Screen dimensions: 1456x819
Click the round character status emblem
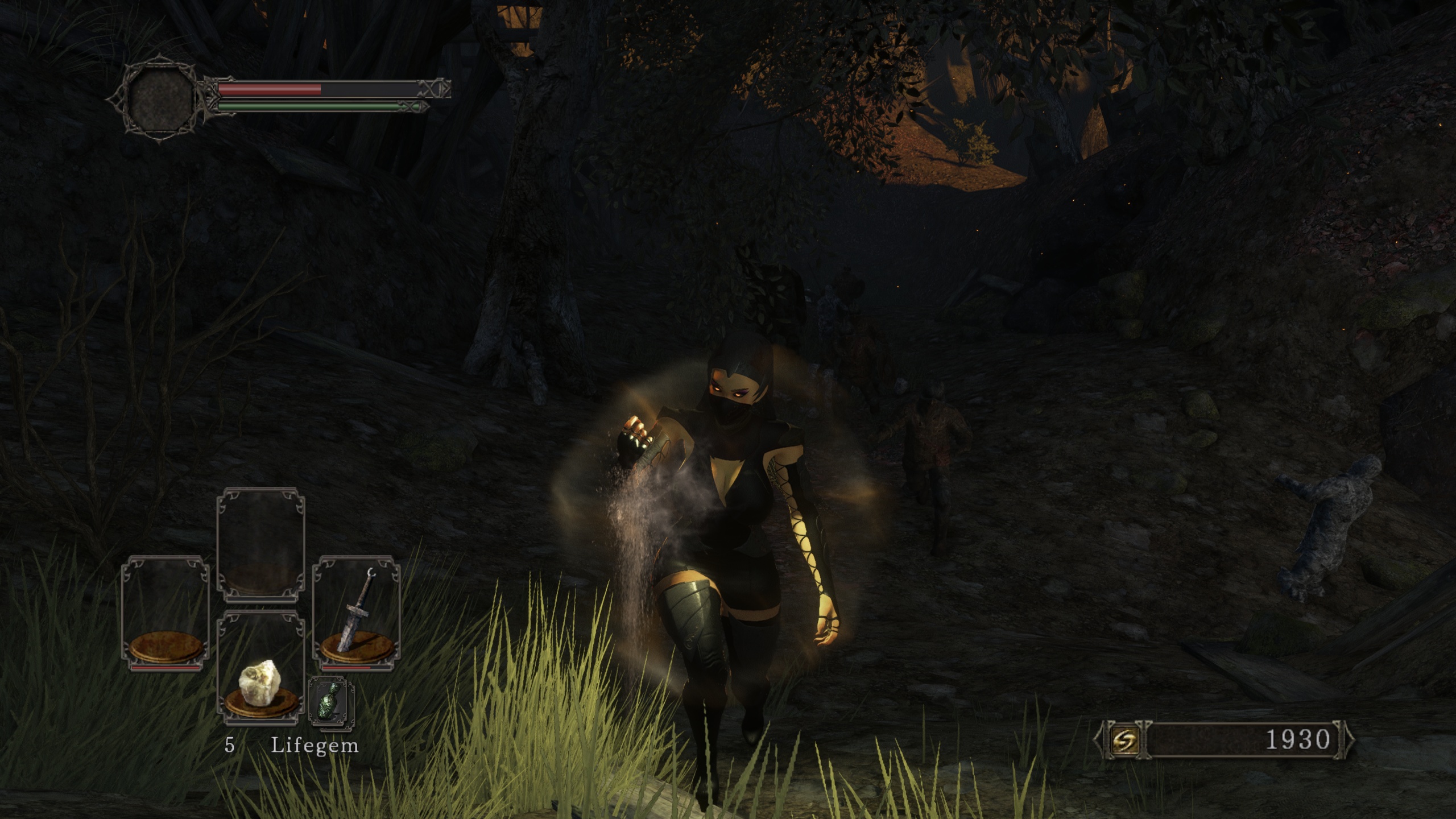(161, 101)
